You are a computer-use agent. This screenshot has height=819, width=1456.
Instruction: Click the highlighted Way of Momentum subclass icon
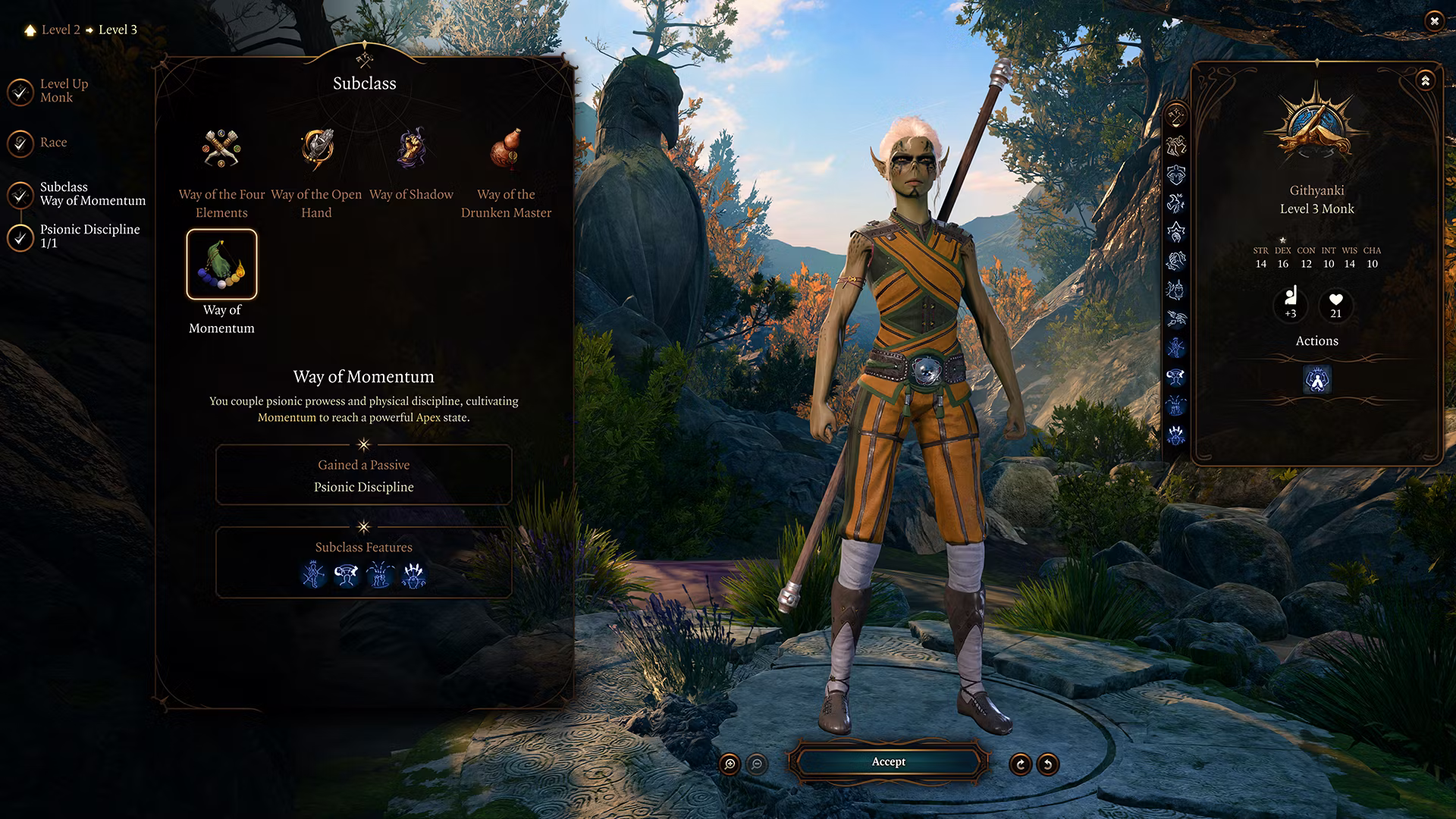(222, 265)
